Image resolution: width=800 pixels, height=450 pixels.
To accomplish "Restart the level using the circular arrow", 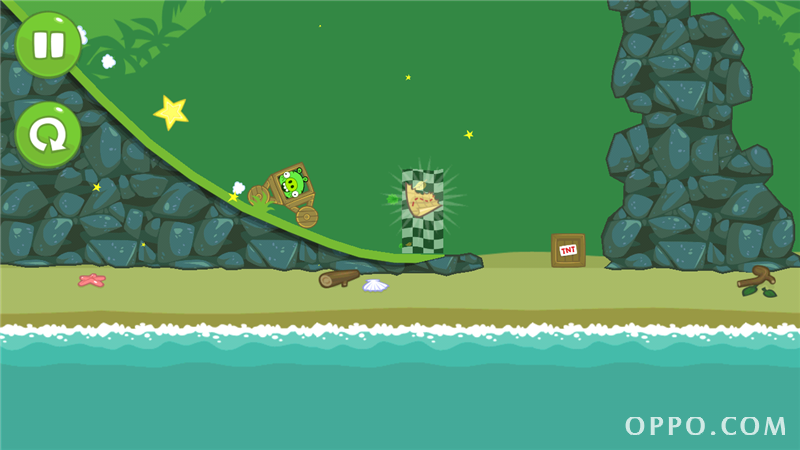I will [47, 134].
